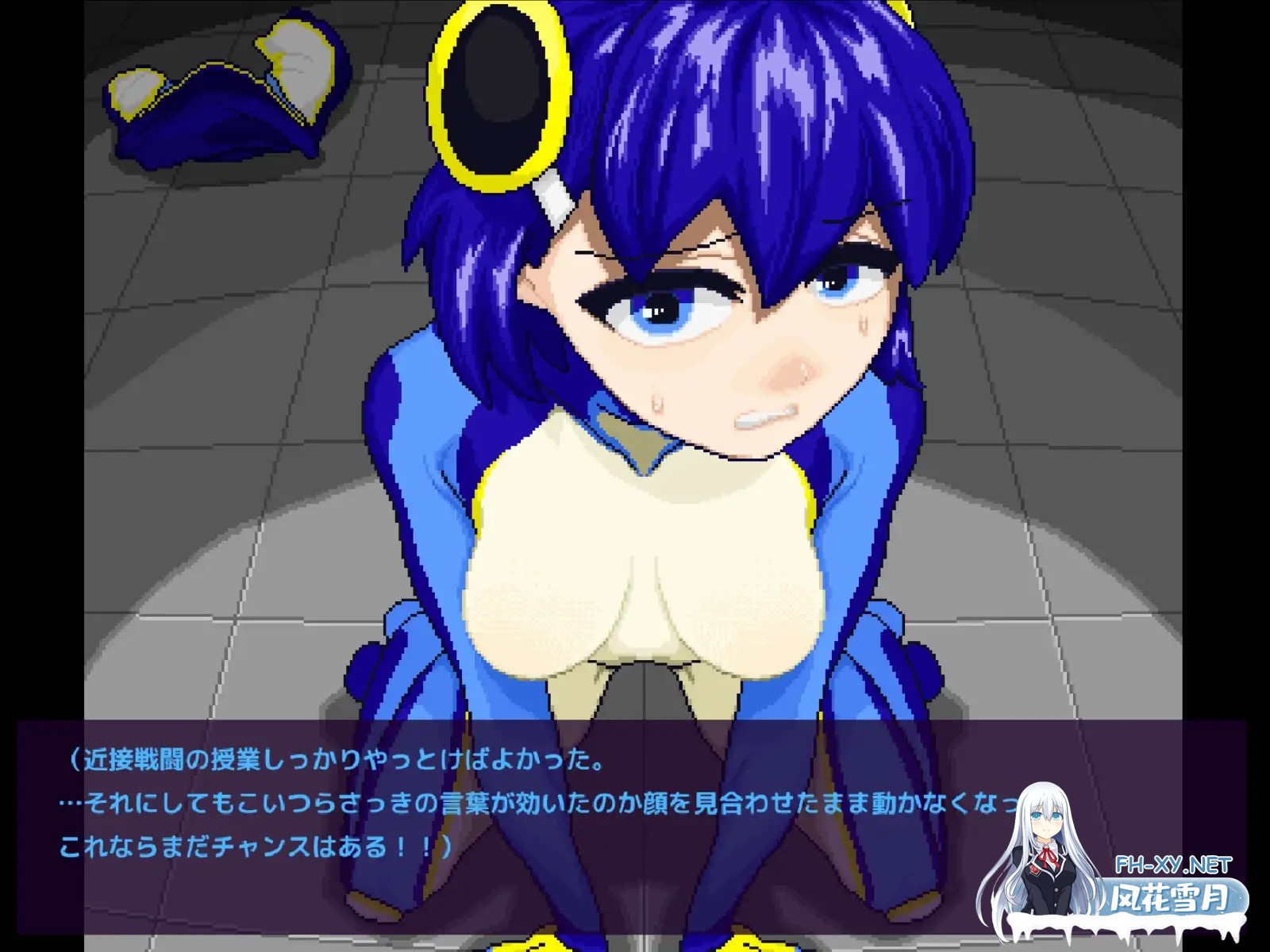Click the yellow shoe at screen bottom

click(x=540, y=944)
